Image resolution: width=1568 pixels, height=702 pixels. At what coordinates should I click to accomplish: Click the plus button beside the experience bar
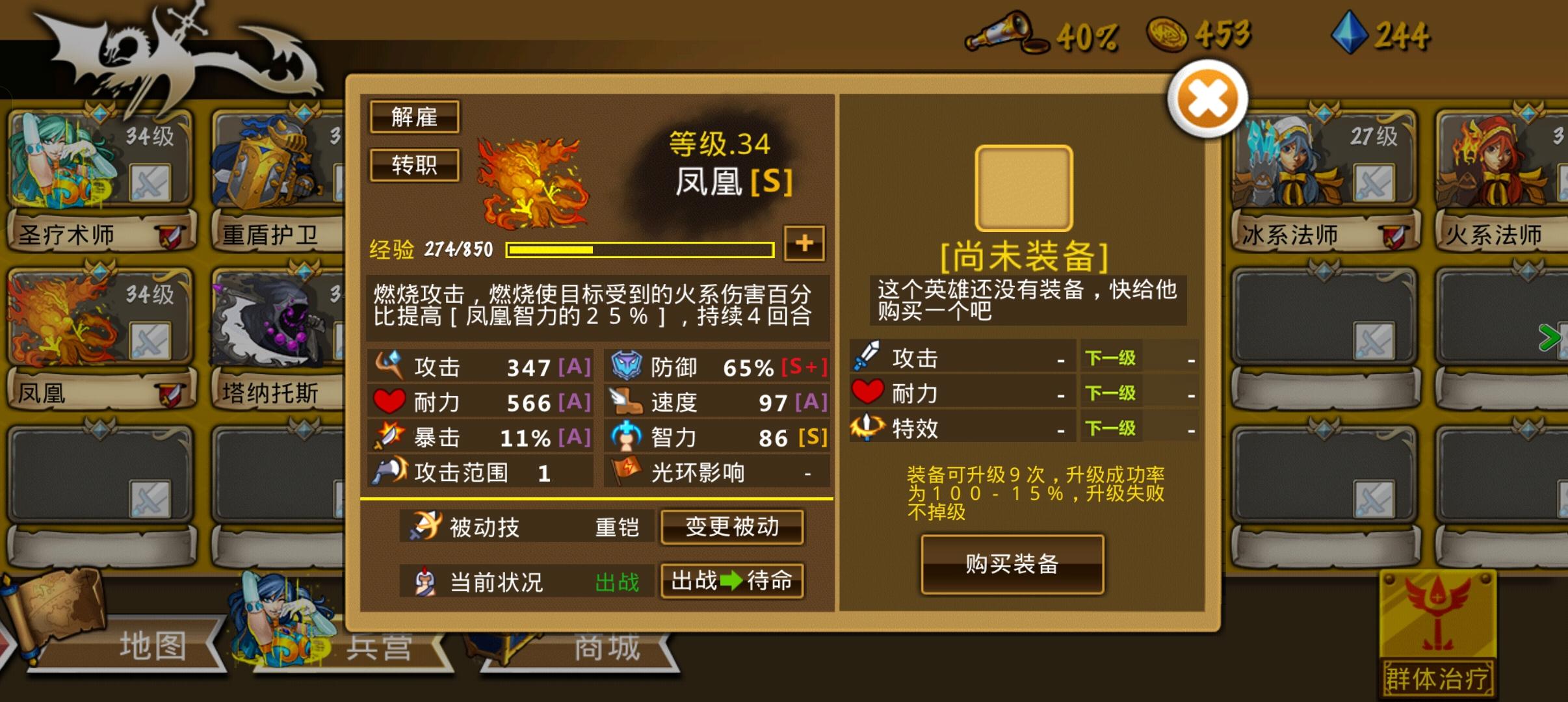(x=805, y=245)
